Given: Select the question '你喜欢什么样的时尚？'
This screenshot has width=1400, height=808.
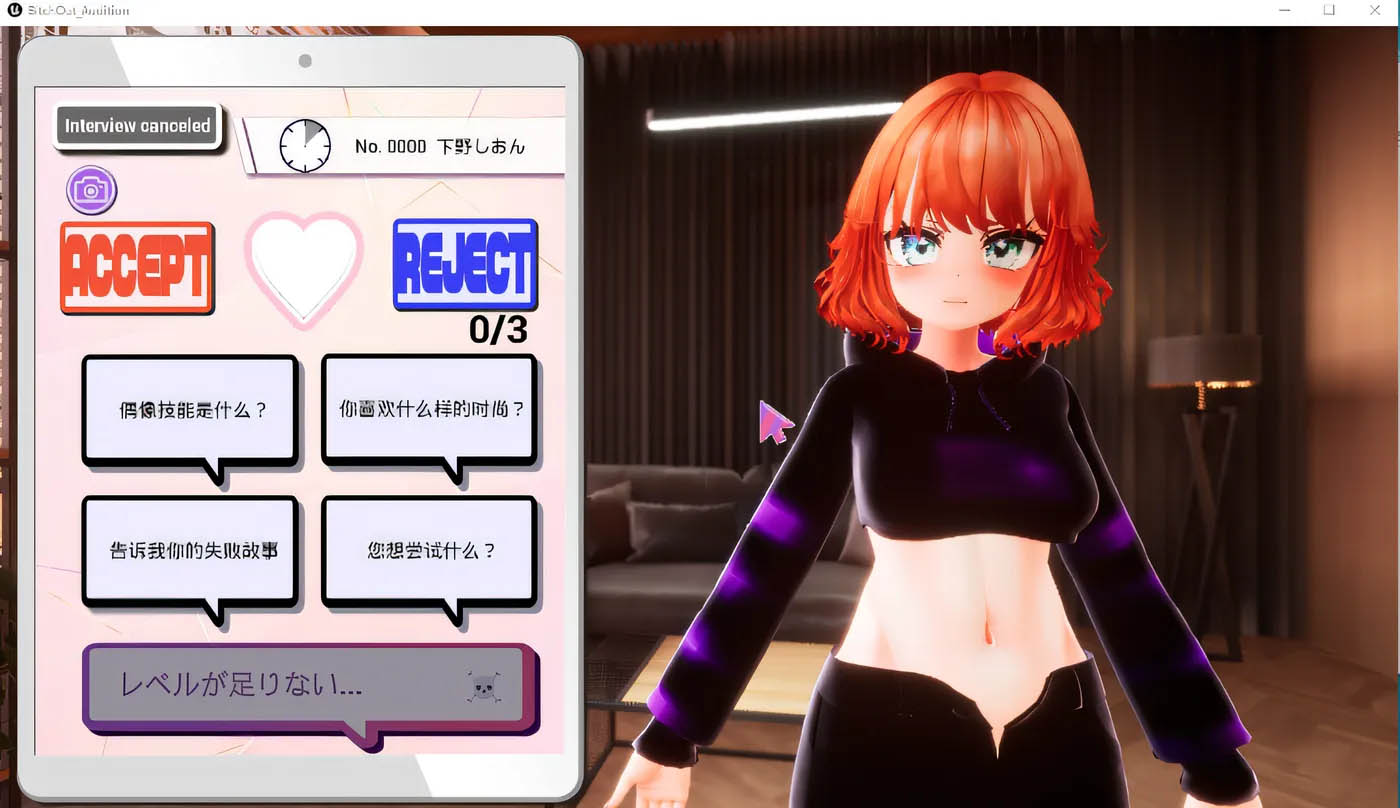Looking at the screenshot, I should 427,408.
